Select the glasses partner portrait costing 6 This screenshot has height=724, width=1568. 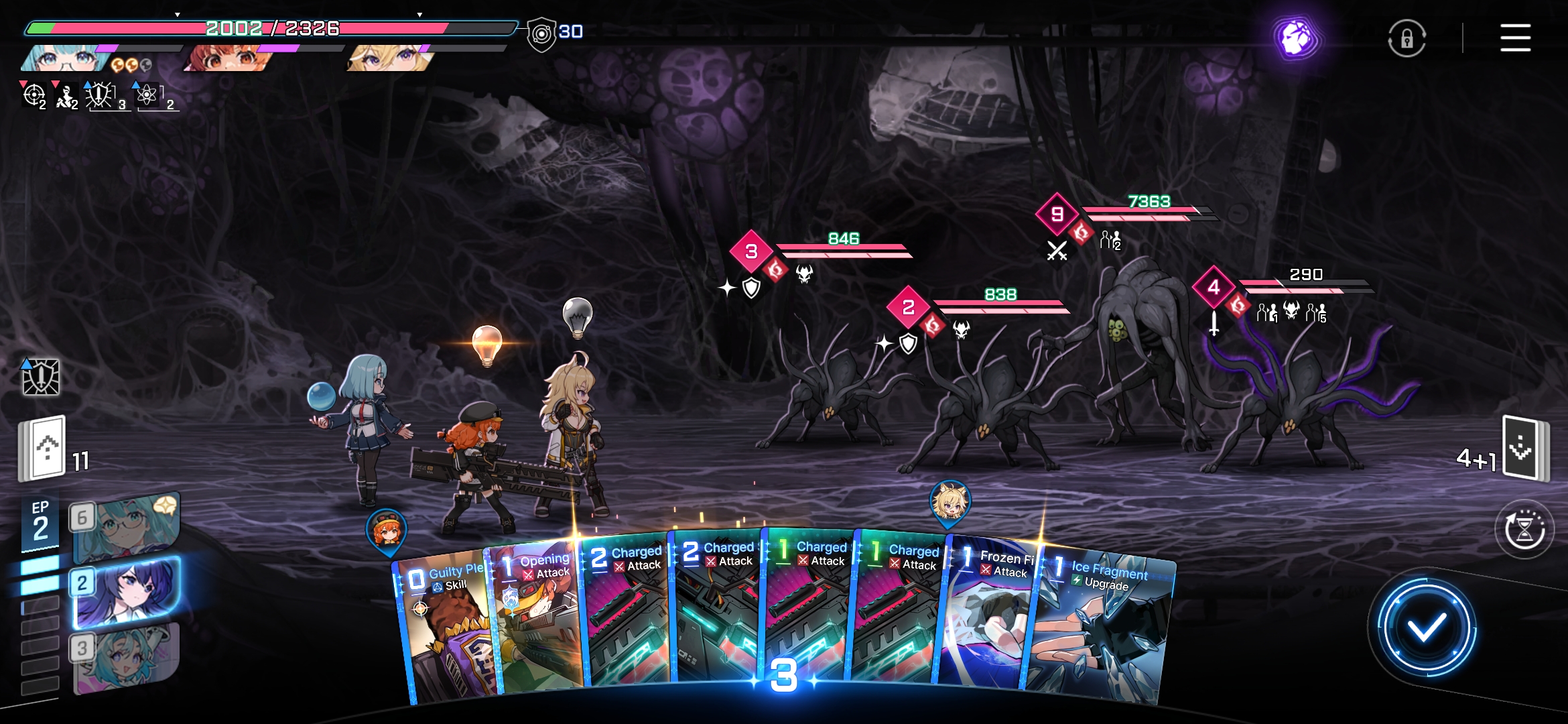[x=125, y=528]
